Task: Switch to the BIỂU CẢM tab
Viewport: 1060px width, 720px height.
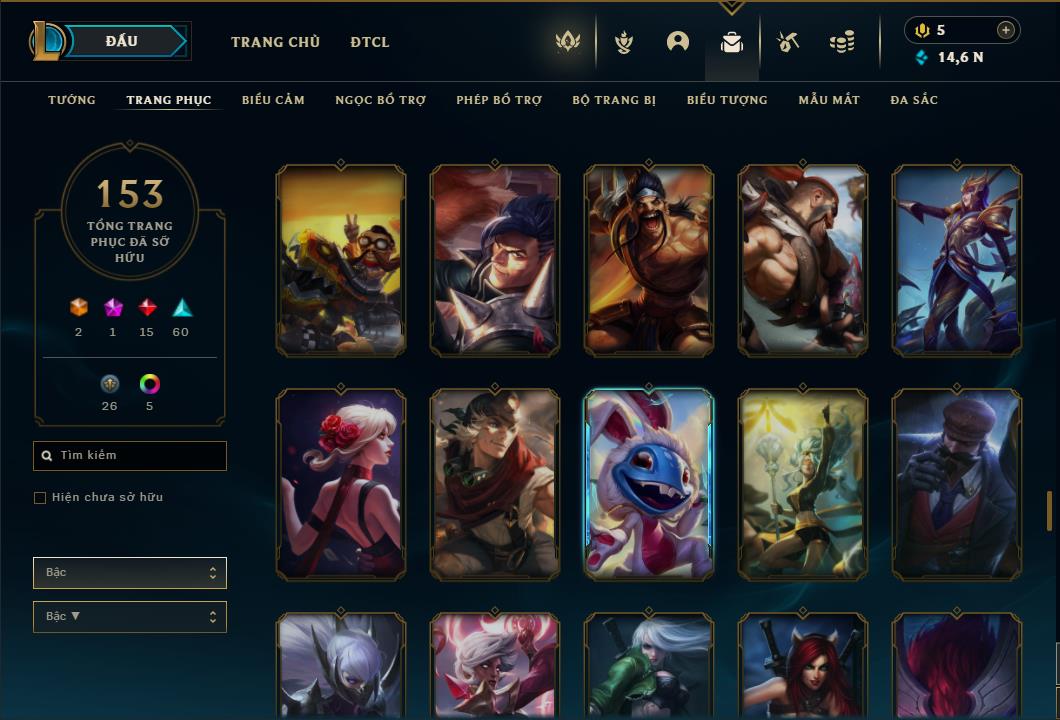Action: [x=273, y=100]
